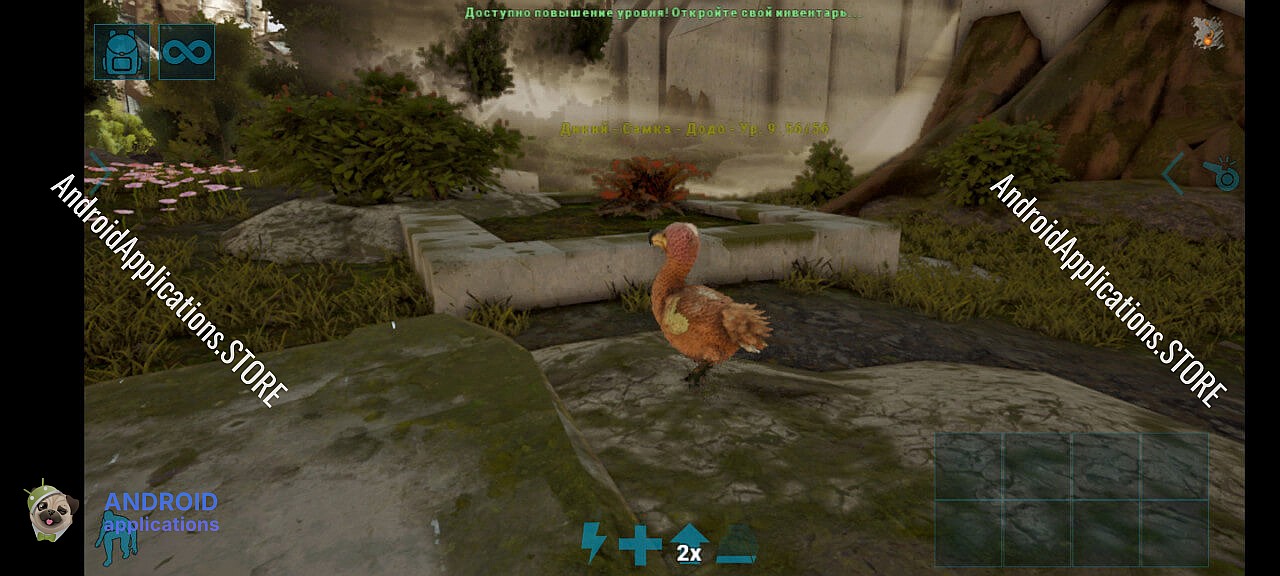Tap the blue plus health icon

640,545
